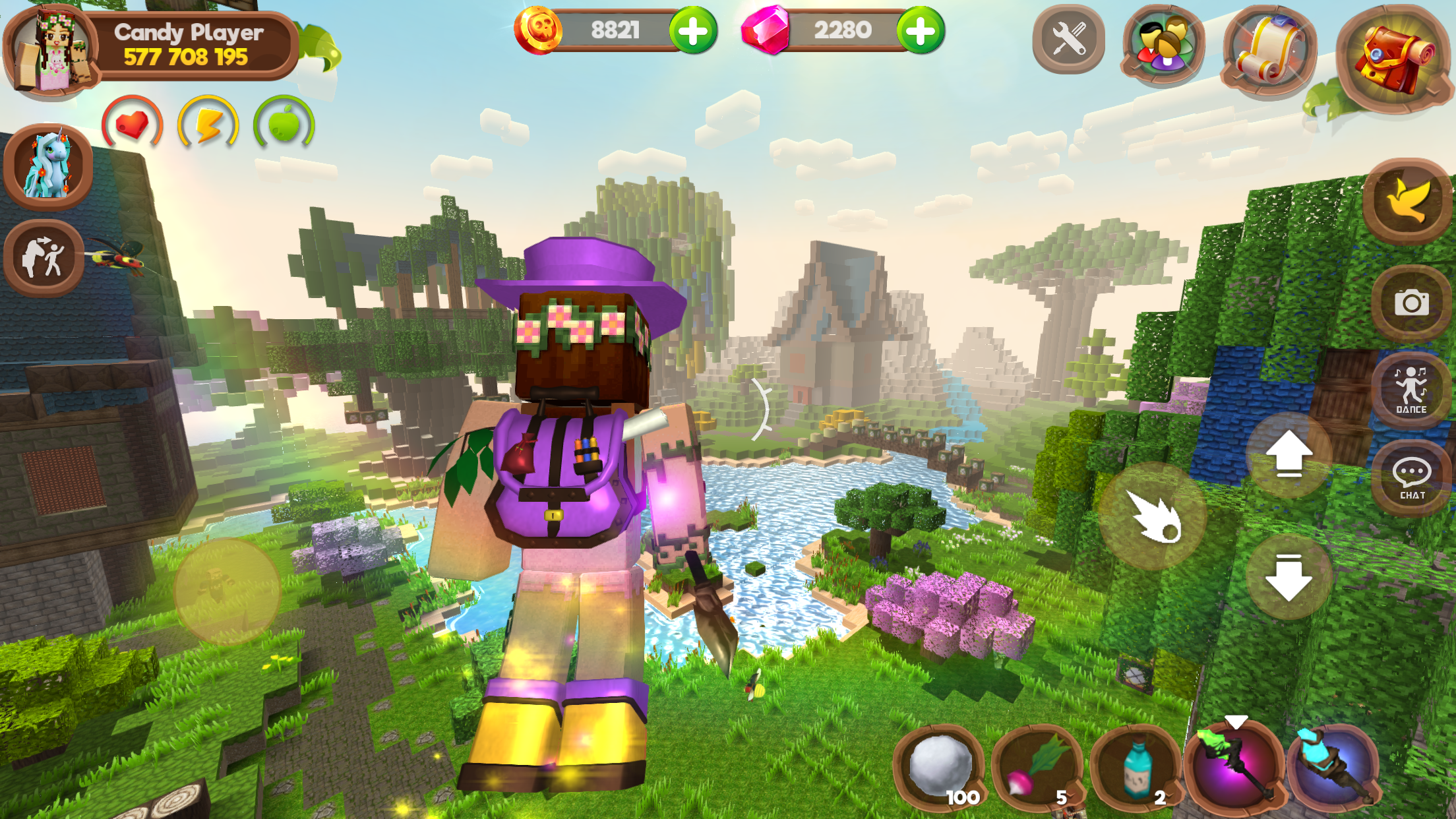The width and height of the screenshot is (1456, 819).
Task: Open the tools wrench menu
Action: point(1069,40)
